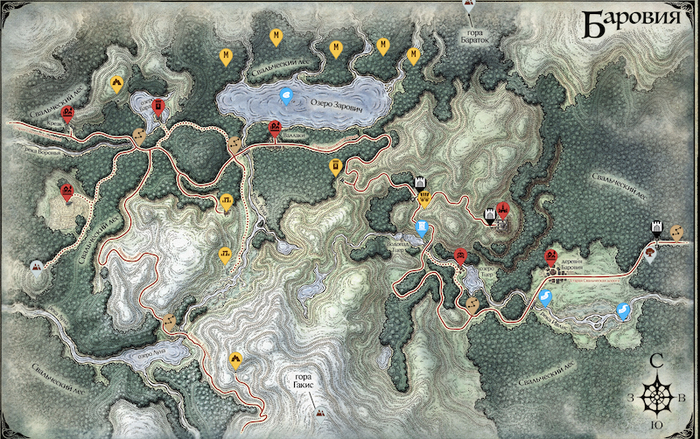Image resolution: width=700 pixels, height=439 pixels.
Task: Choose the black gate marker on the eastern road
Action: tap(657, 228)
